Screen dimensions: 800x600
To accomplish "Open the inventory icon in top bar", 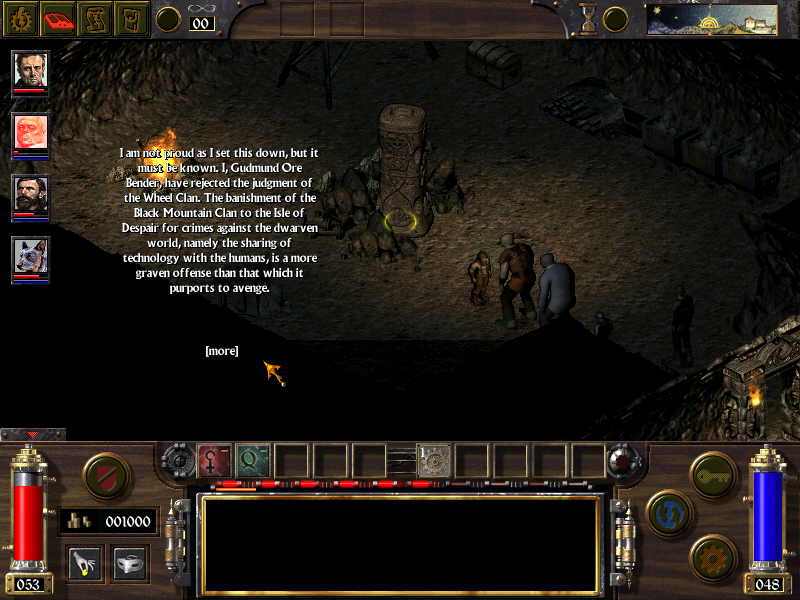I will [x=132, y=17].
